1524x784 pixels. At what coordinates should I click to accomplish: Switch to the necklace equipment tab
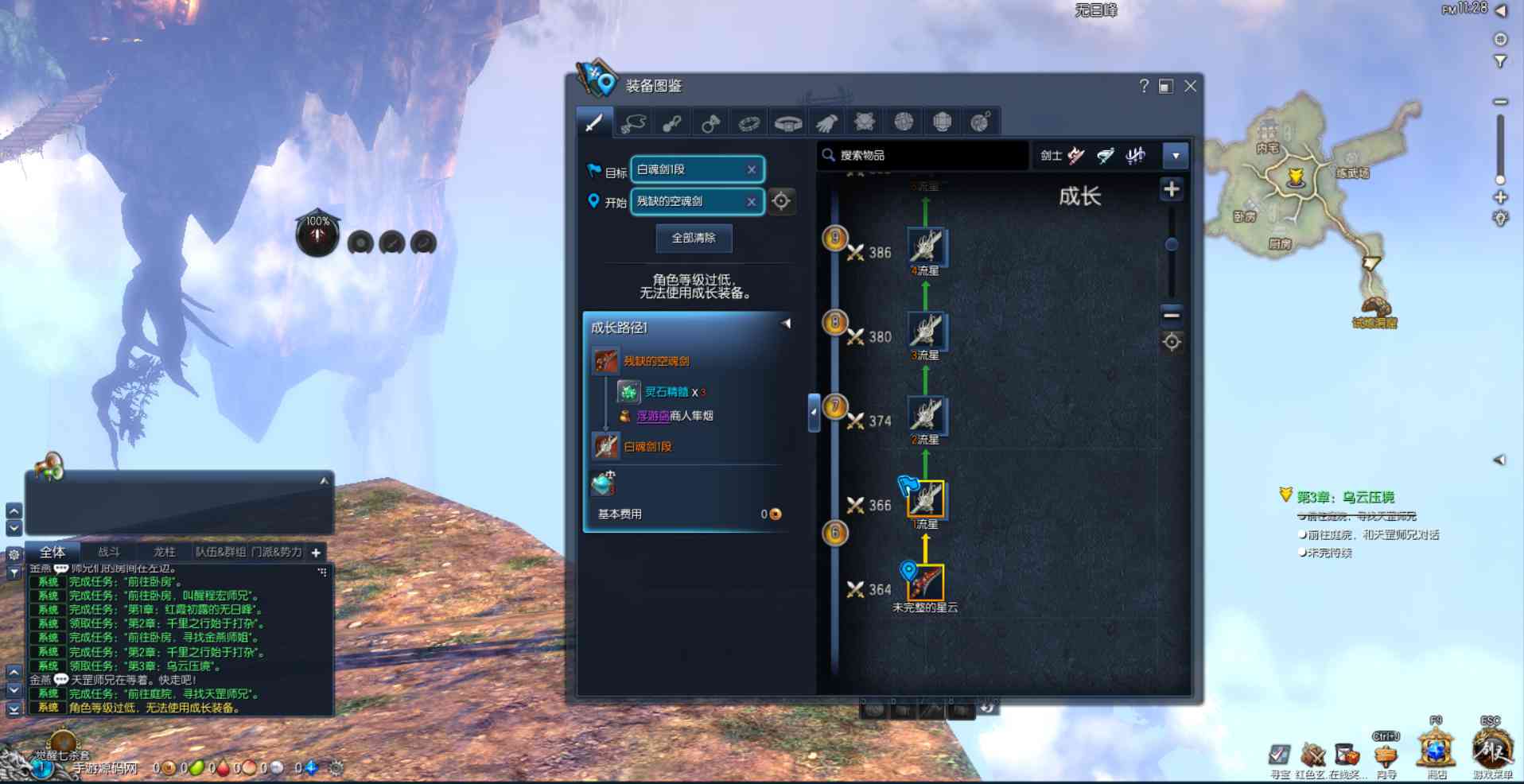pyautogui.click(x=633, y=122)
